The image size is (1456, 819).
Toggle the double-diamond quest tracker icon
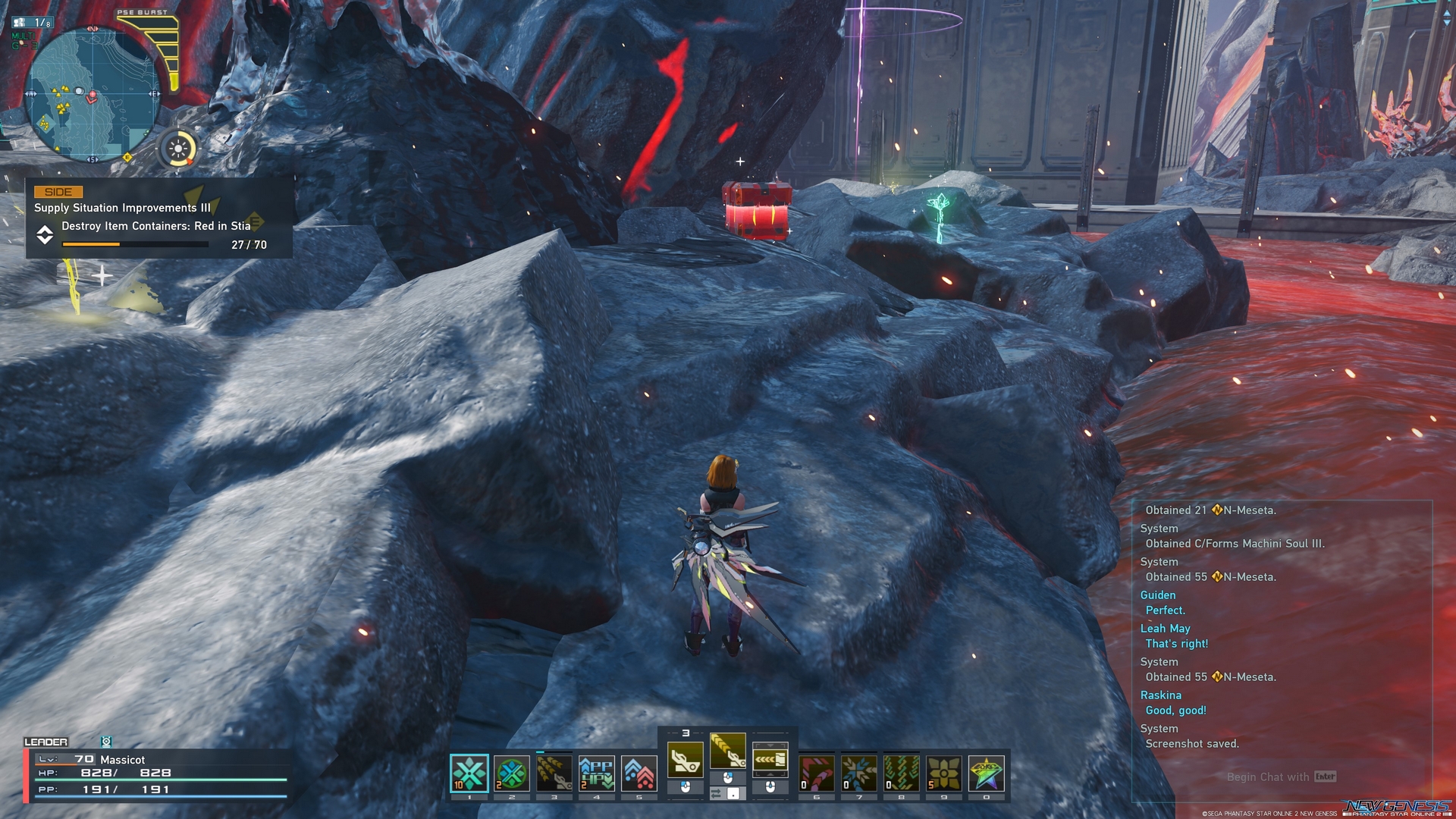click(x=45, y=236)
